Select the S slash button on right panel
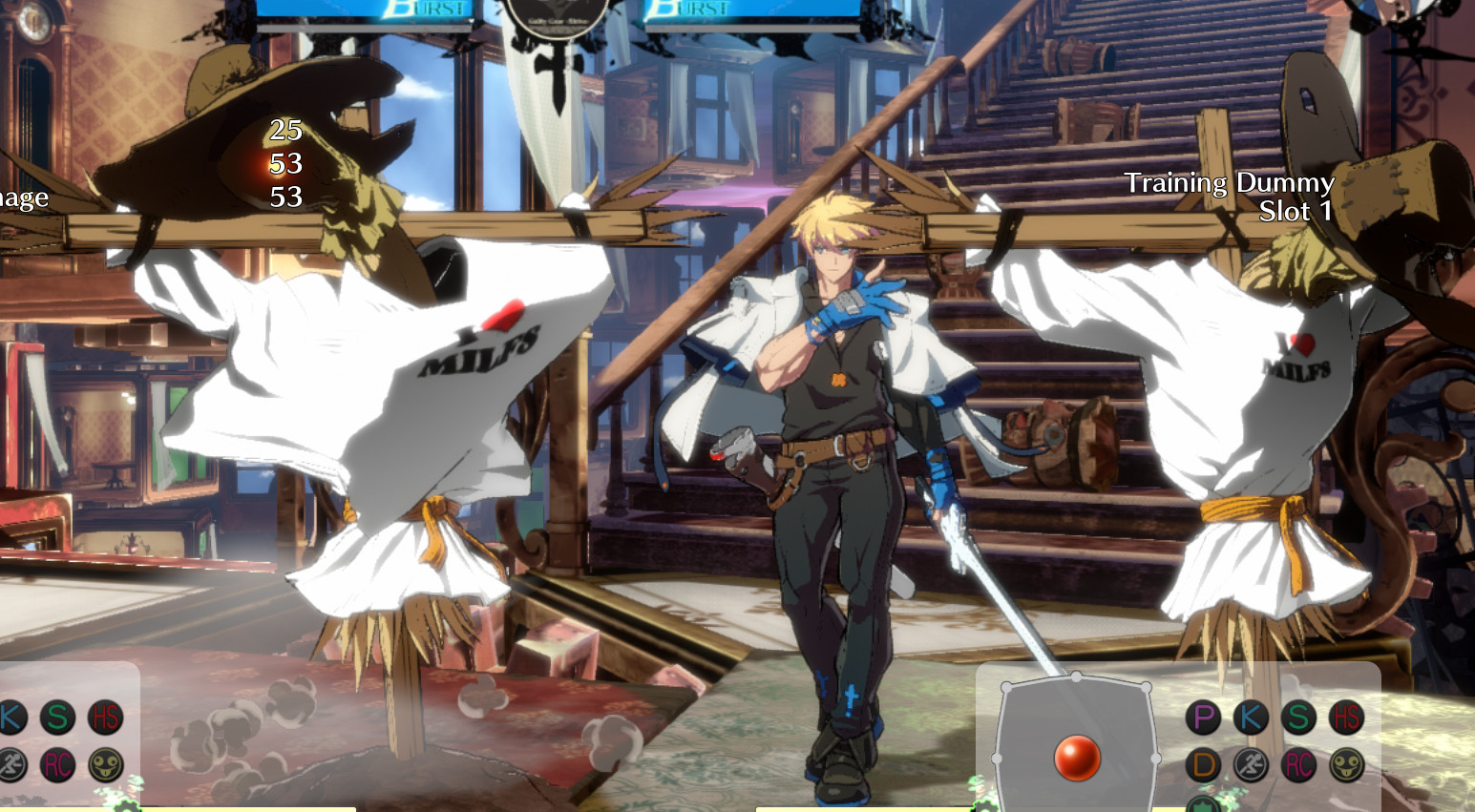This screenshot has height=812, width=1475. tap(1300, 717)
